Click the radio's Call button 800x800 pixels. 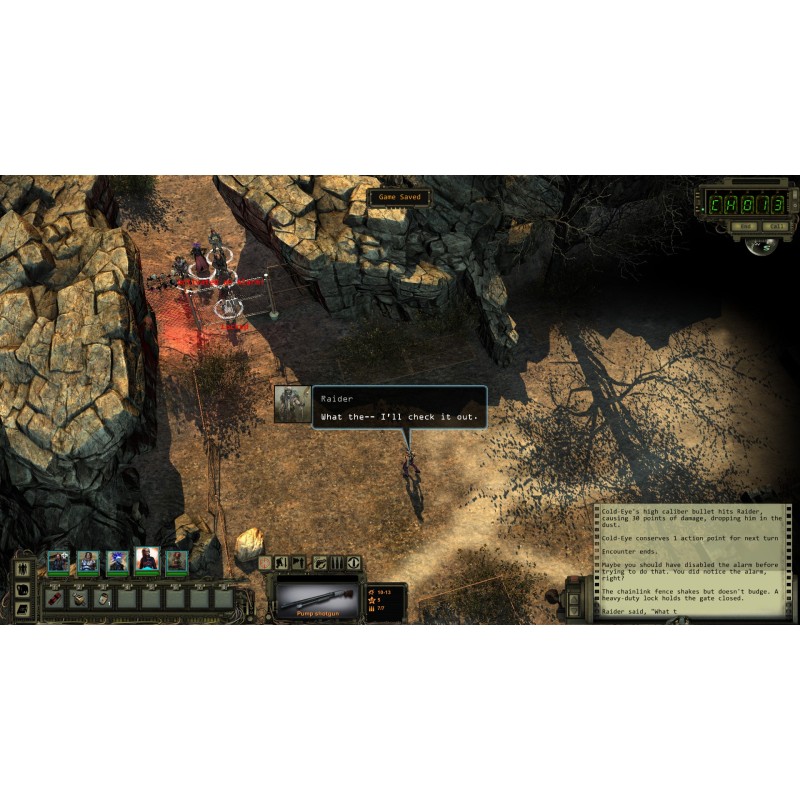click(x=775, y=227)
